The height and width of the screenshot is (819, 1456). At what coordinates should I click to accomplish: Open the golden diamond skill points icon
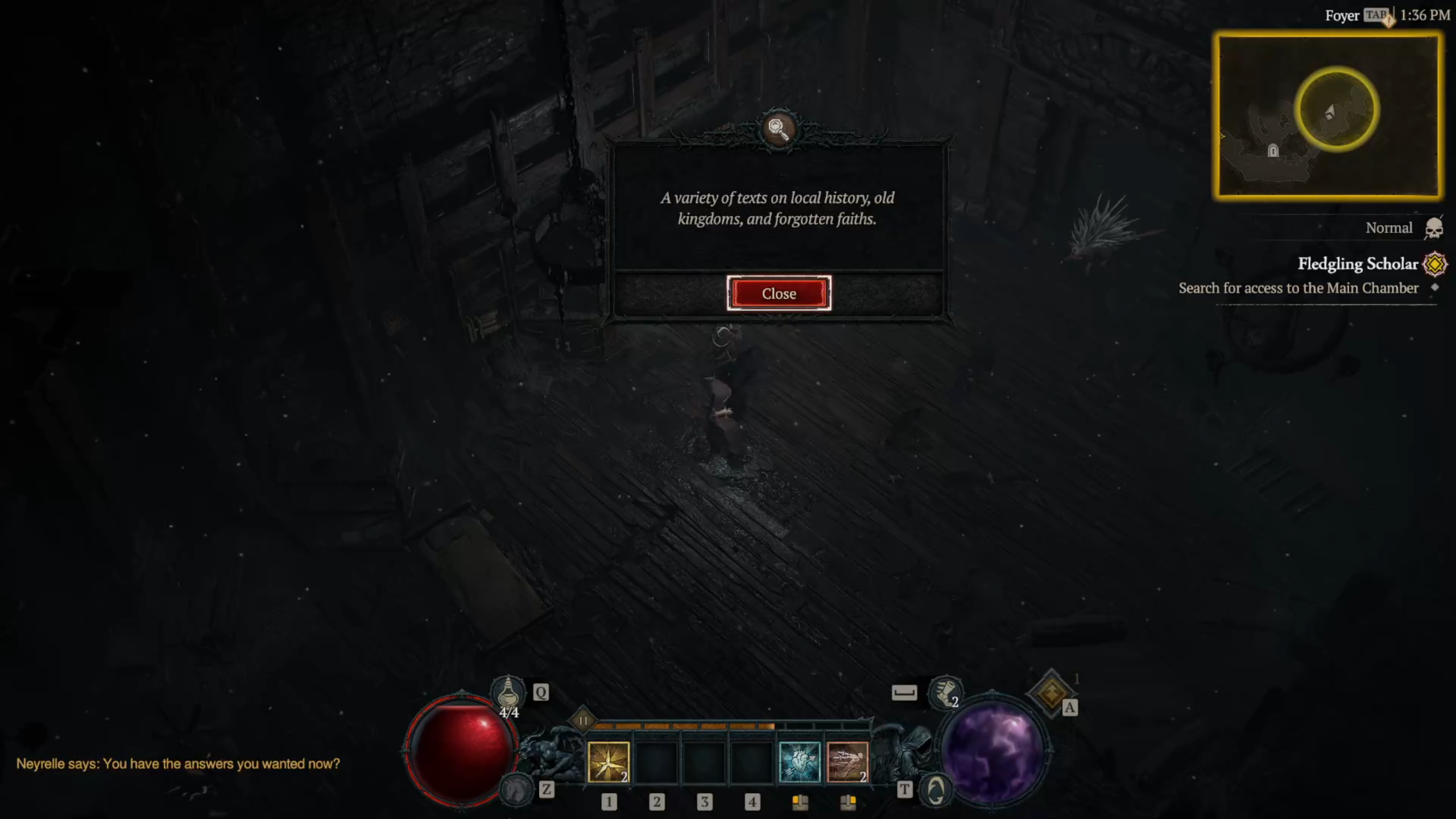pyautogui.click(x=1050, y=693)
